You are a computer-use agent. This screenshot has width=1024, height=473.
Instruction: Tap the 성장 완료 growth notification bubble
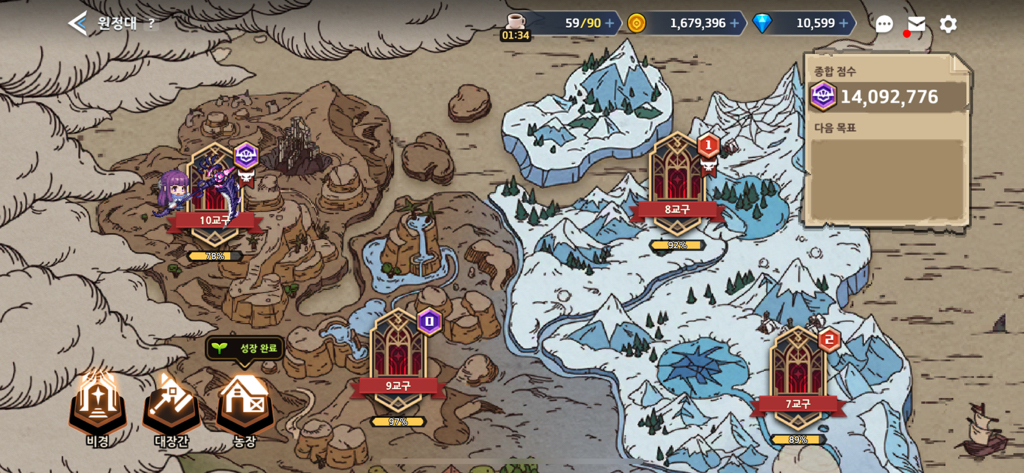pyautogui.click(x=246, y=348)
